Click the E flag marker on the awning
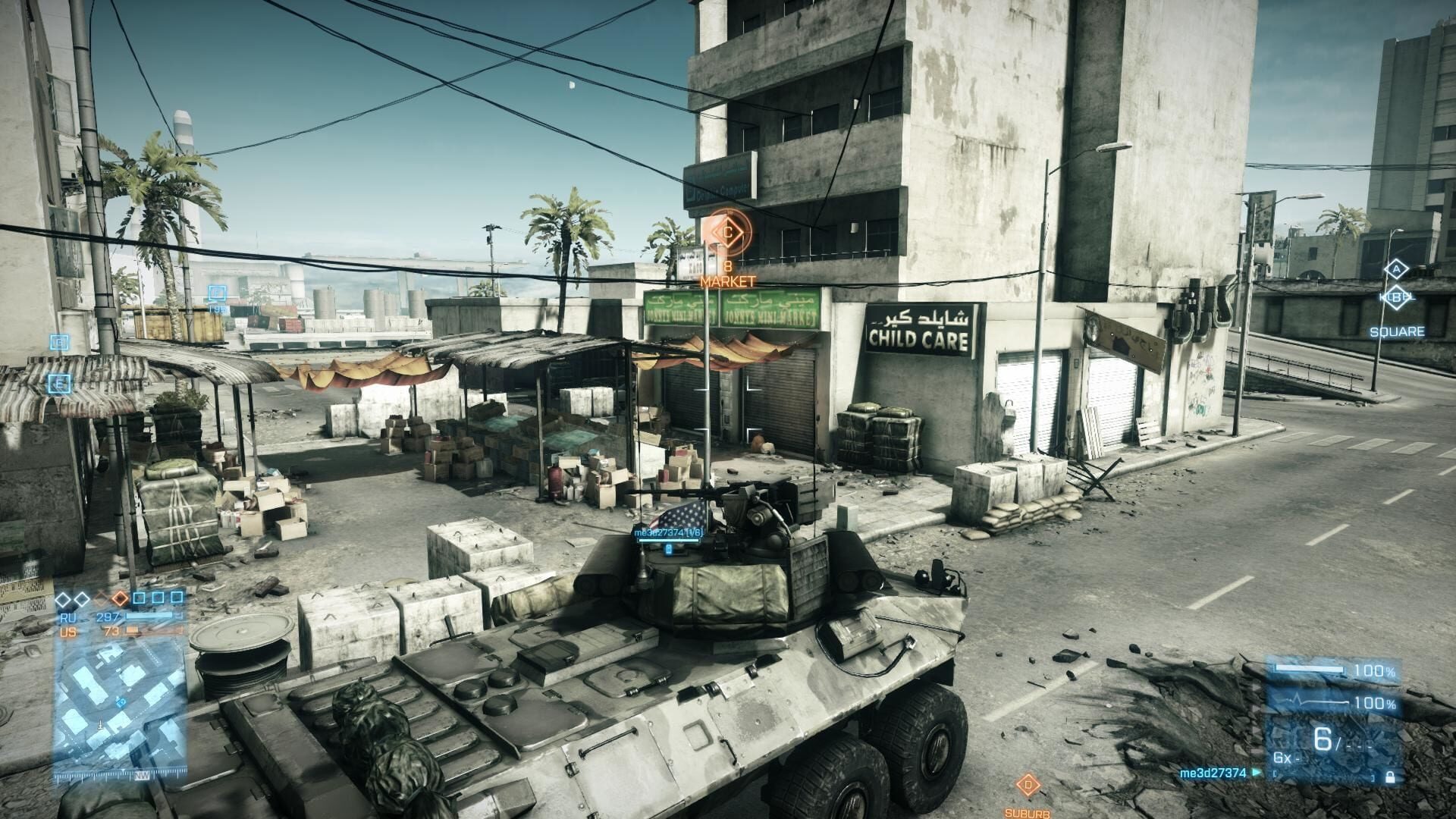The height and width of the screenshot is (819, 1456). (x=58, y=384)
